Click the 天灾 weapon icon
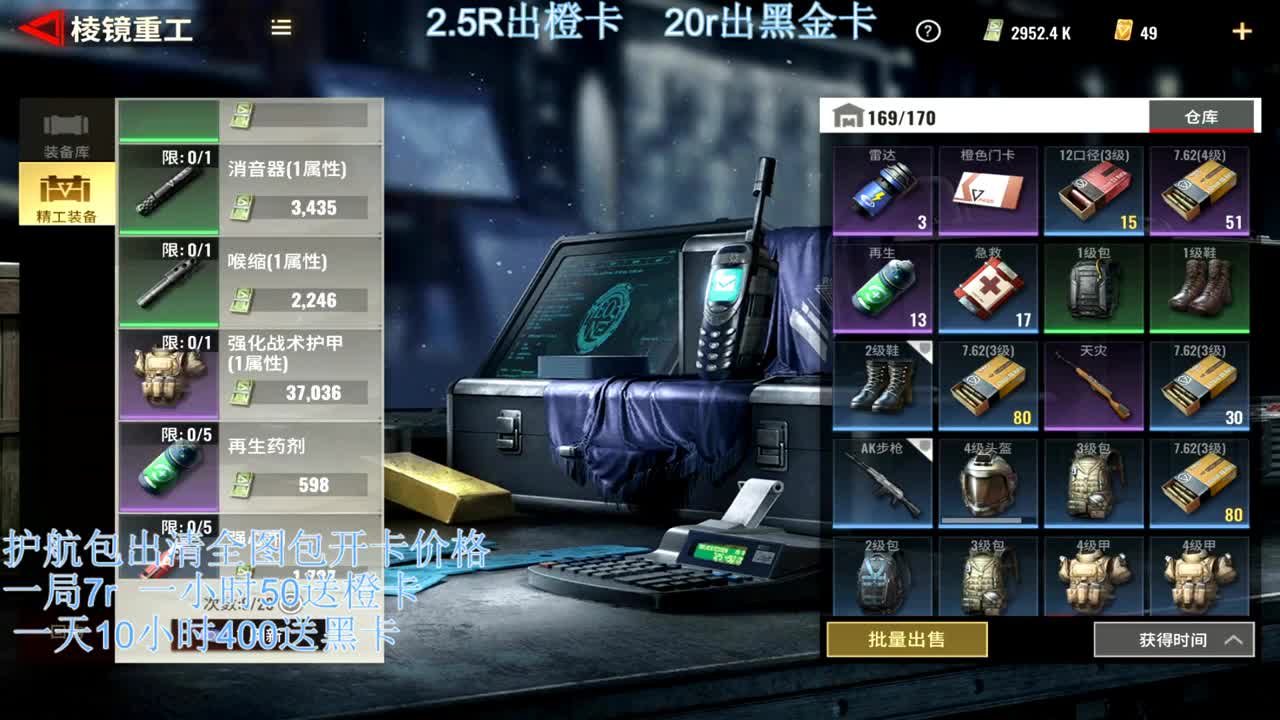1280x720 pixels. pyautogui.click(x=1094, y=385)
